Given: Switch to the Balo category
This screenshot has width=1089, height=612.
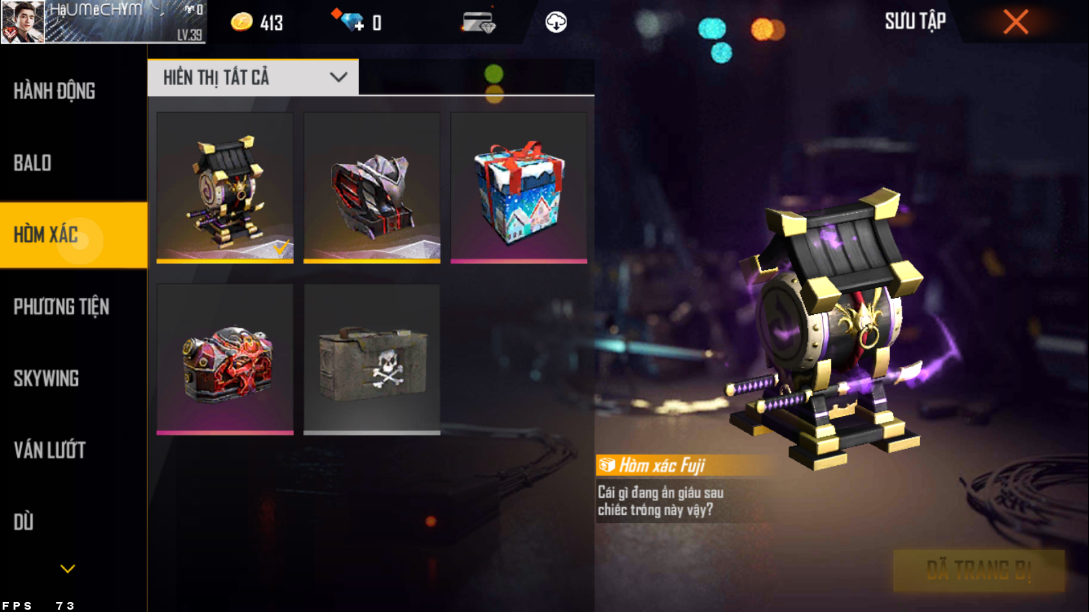Looking at the screenshot, I should coord(33,163).
